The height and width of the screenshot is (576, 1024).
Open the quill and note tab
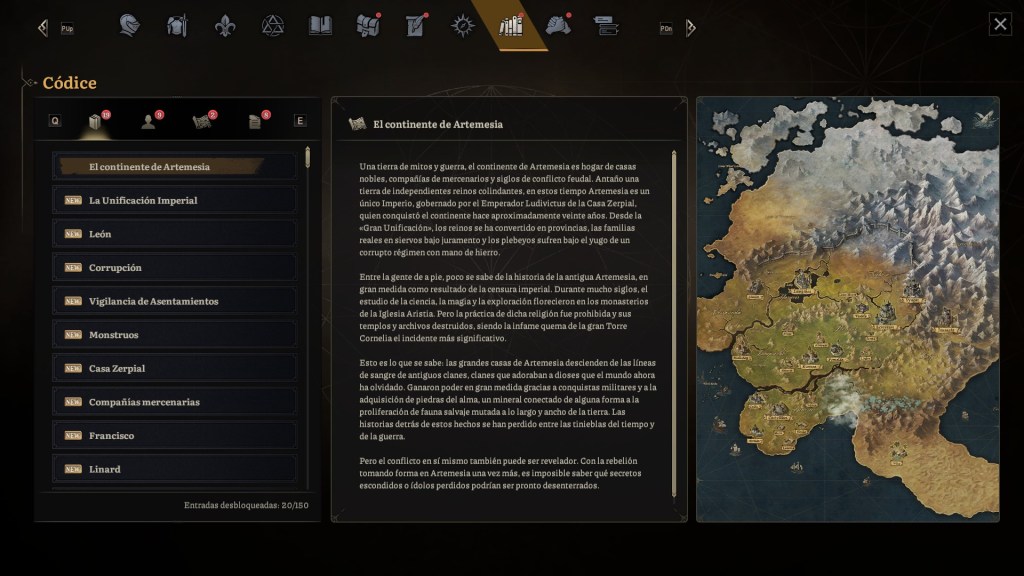[416, 25]
